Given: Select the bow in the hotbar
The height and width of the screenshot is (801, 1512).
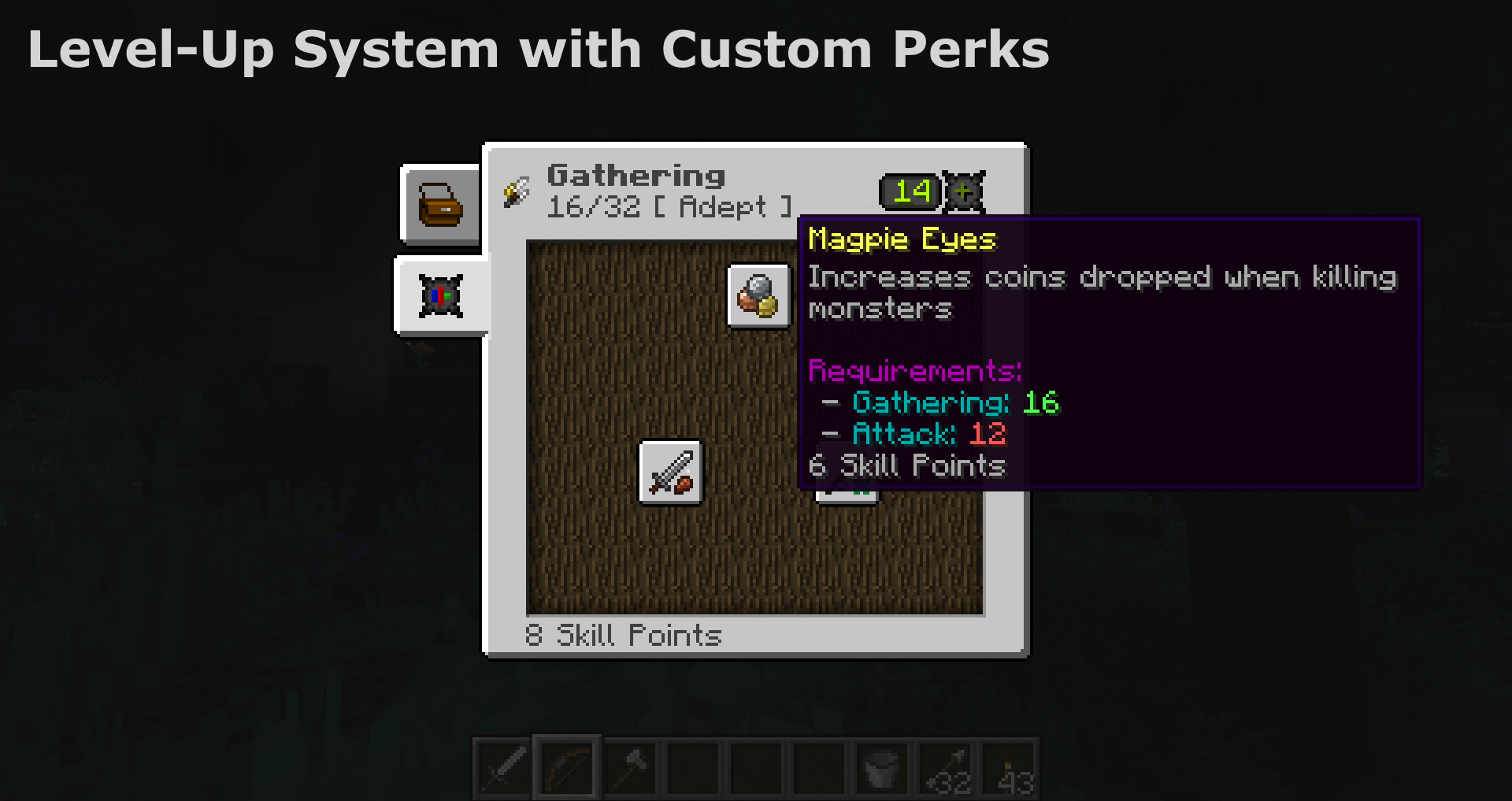Looking at the screenshot, I should (565, 768).
